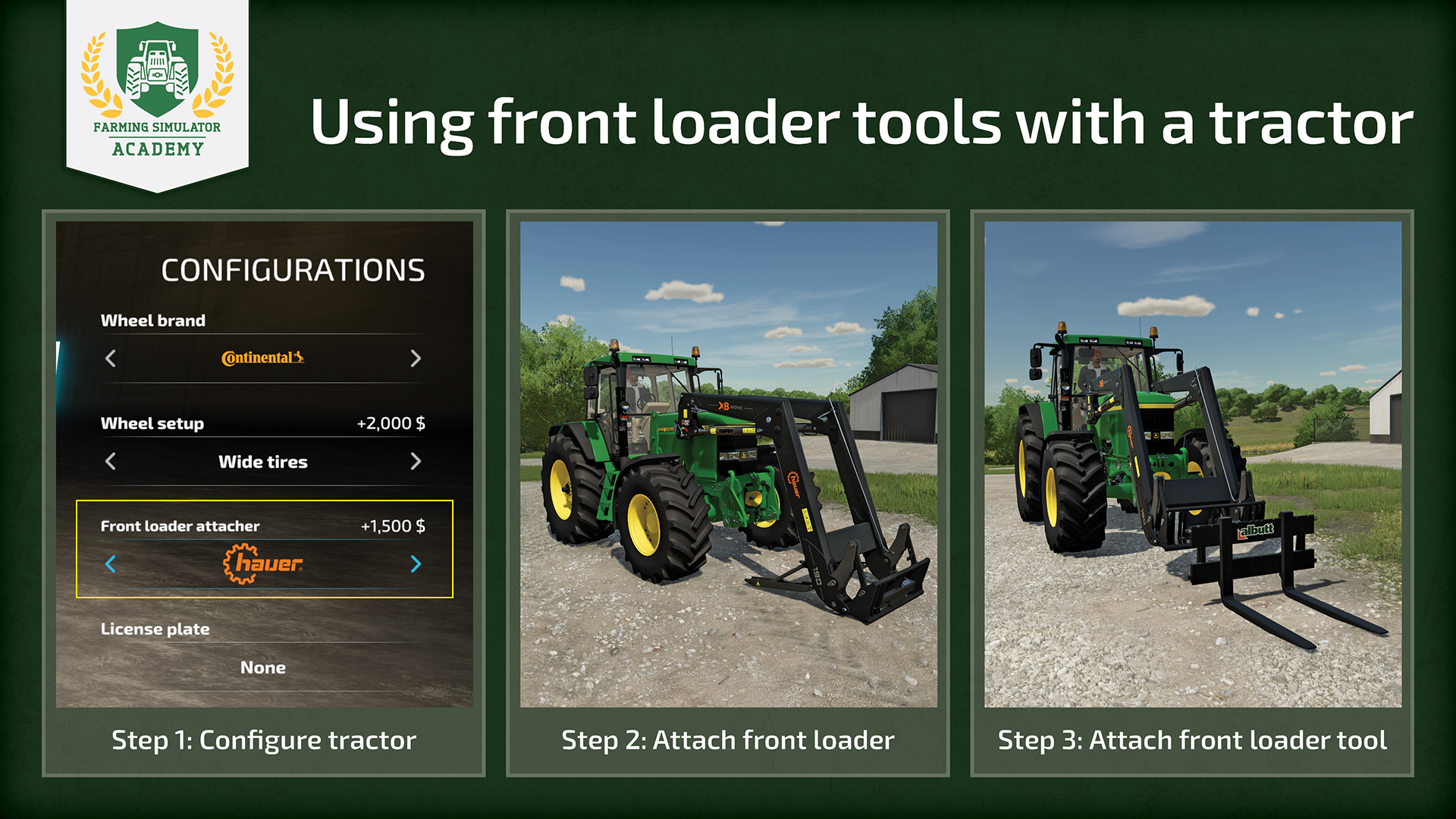Image resolution: width=1456 pixels, height=819 pixels.
Task: Click the right arrow for Wheel brand
Action: tap(415, 358)
